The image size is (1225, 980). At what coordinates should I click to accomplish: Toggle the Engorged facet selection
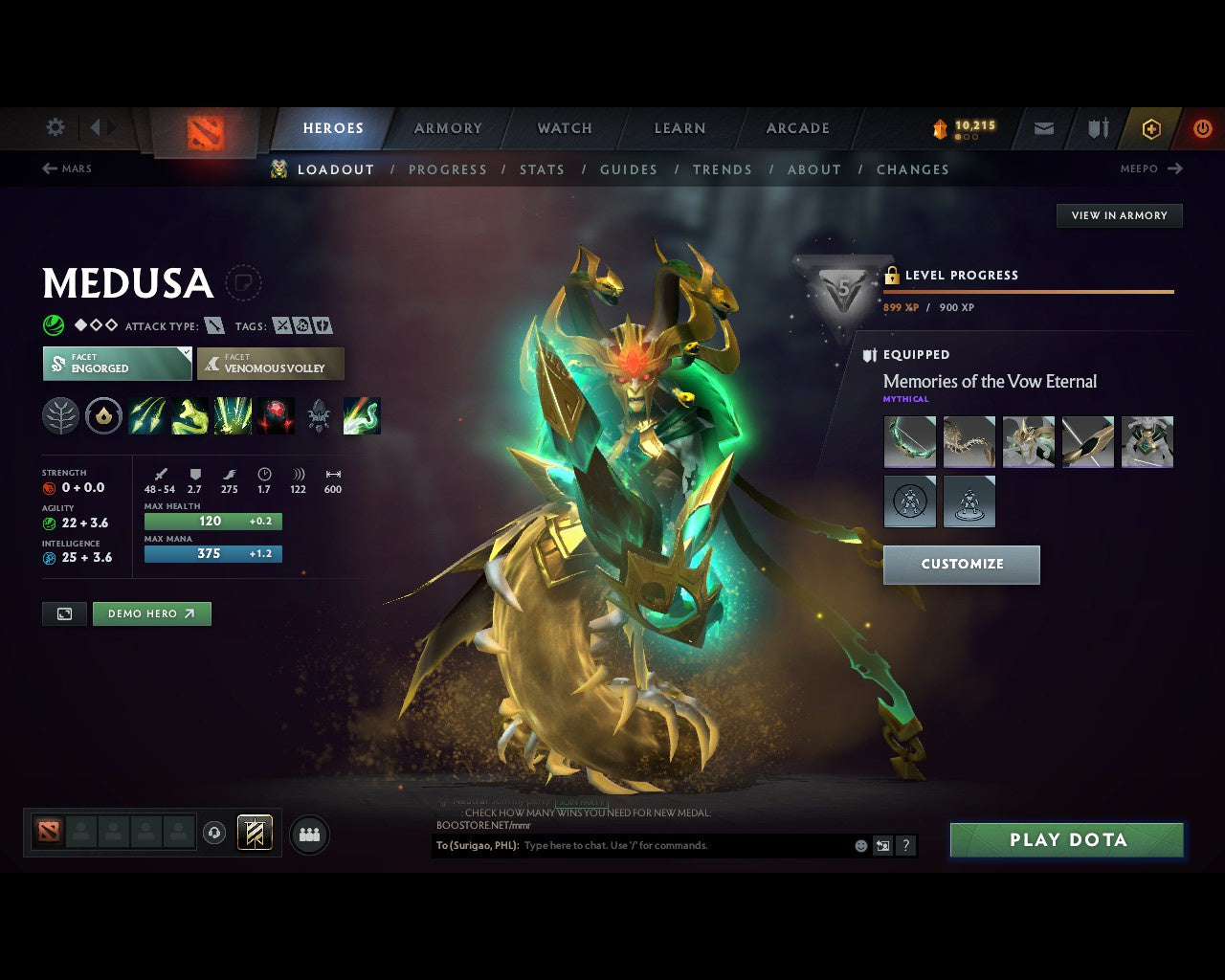(x=117, y=364)
